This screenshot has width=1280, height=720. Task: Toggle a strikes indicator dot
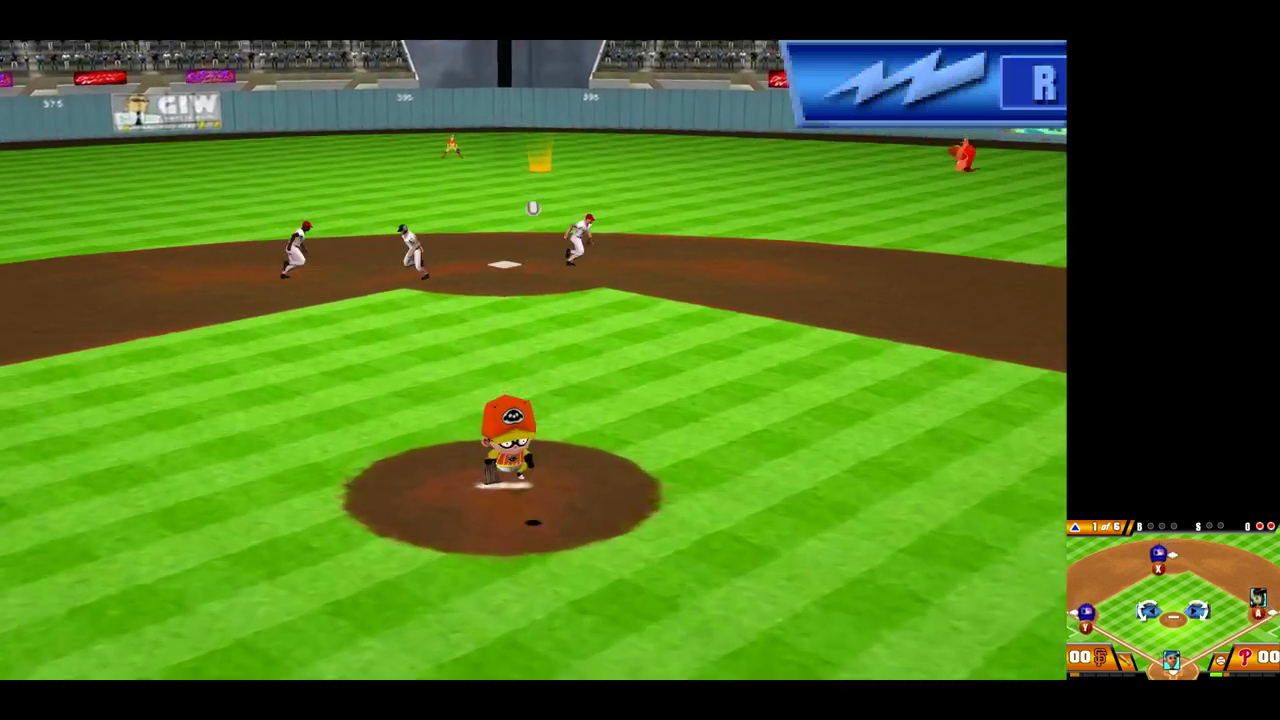pos(1207,526)
